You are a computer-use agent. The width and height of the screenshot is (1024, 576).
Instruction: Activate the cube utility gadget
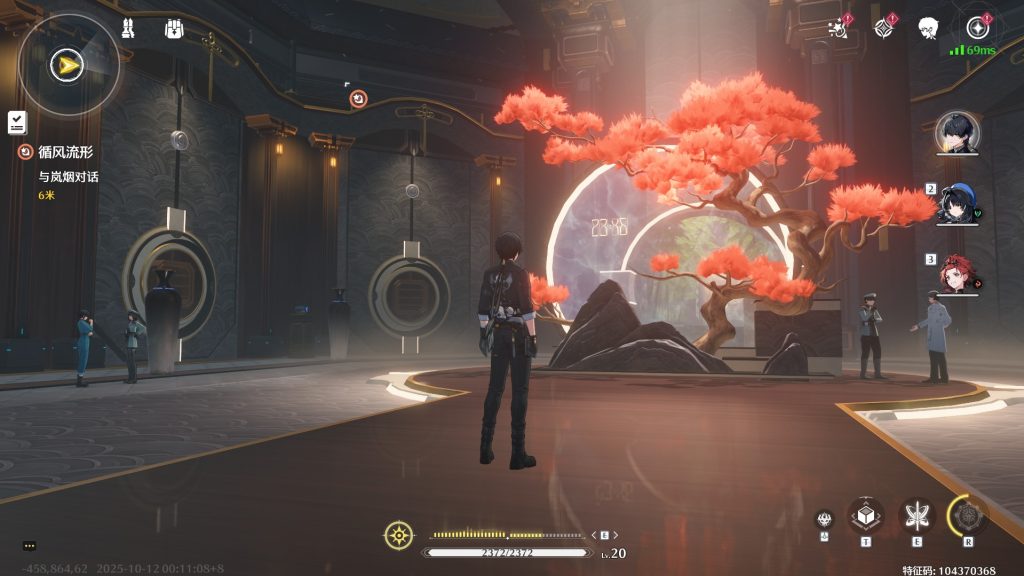point(866,515)
